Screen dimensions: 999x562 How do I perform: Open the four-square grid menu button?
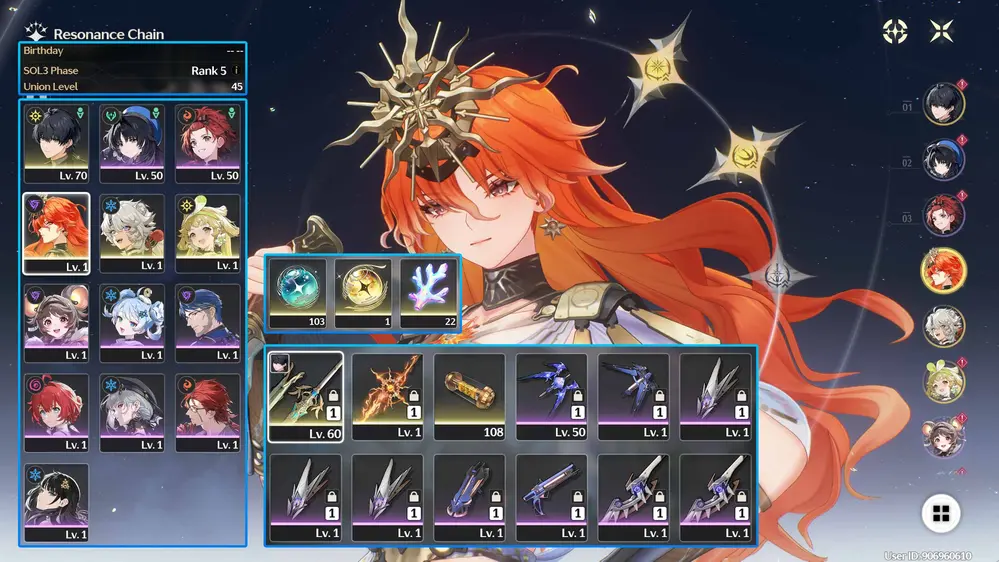pyautogui.click(x=940, y=514)
